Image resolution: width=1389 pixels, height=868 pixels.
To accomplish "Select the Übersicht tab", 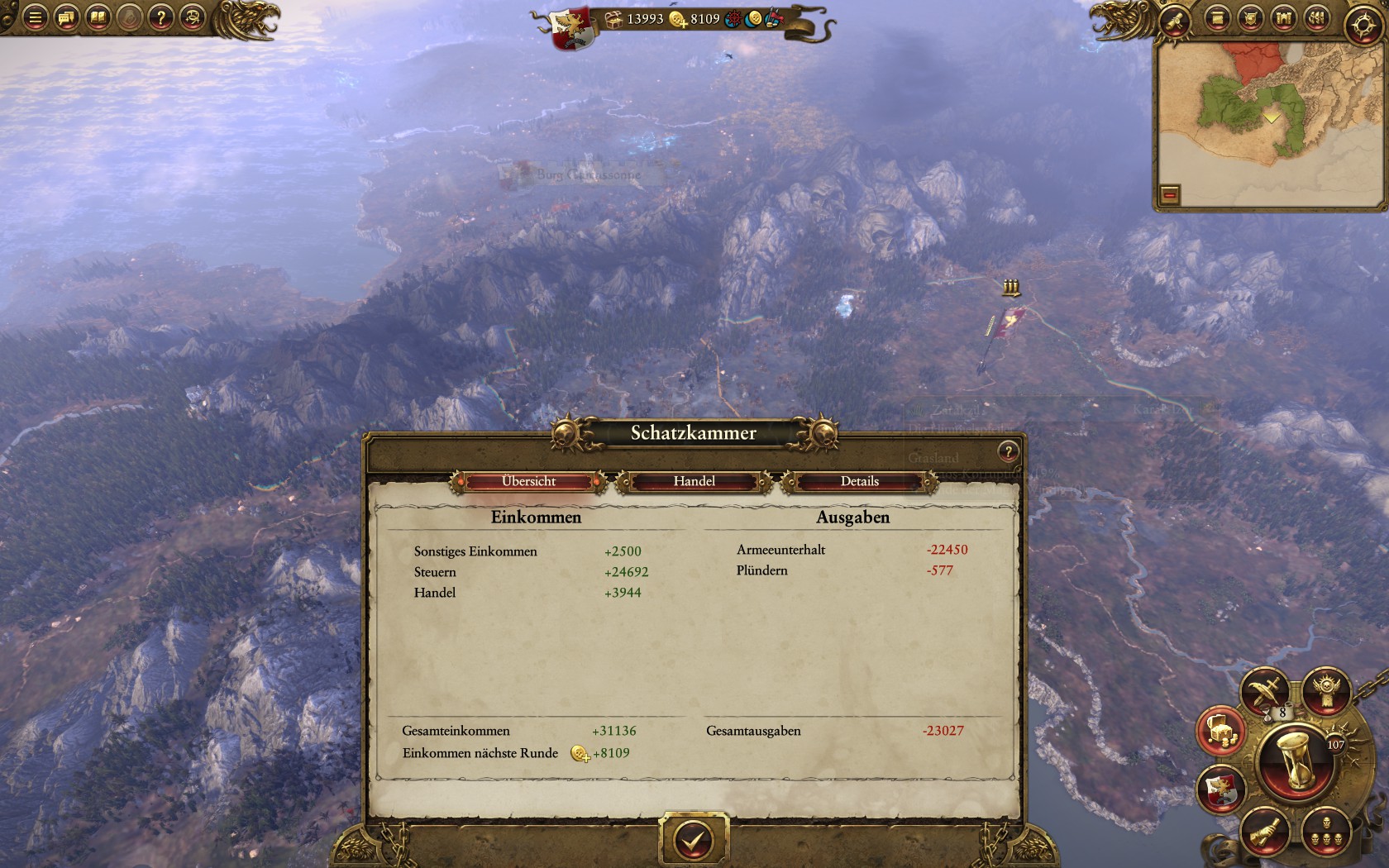I will pyautogui.click(x=528, y=481).
